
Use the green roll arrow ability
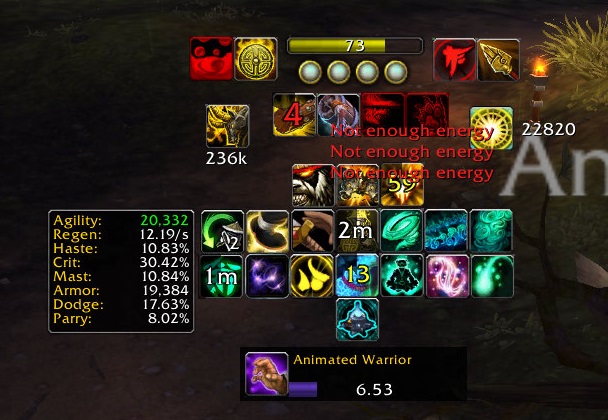221,231
